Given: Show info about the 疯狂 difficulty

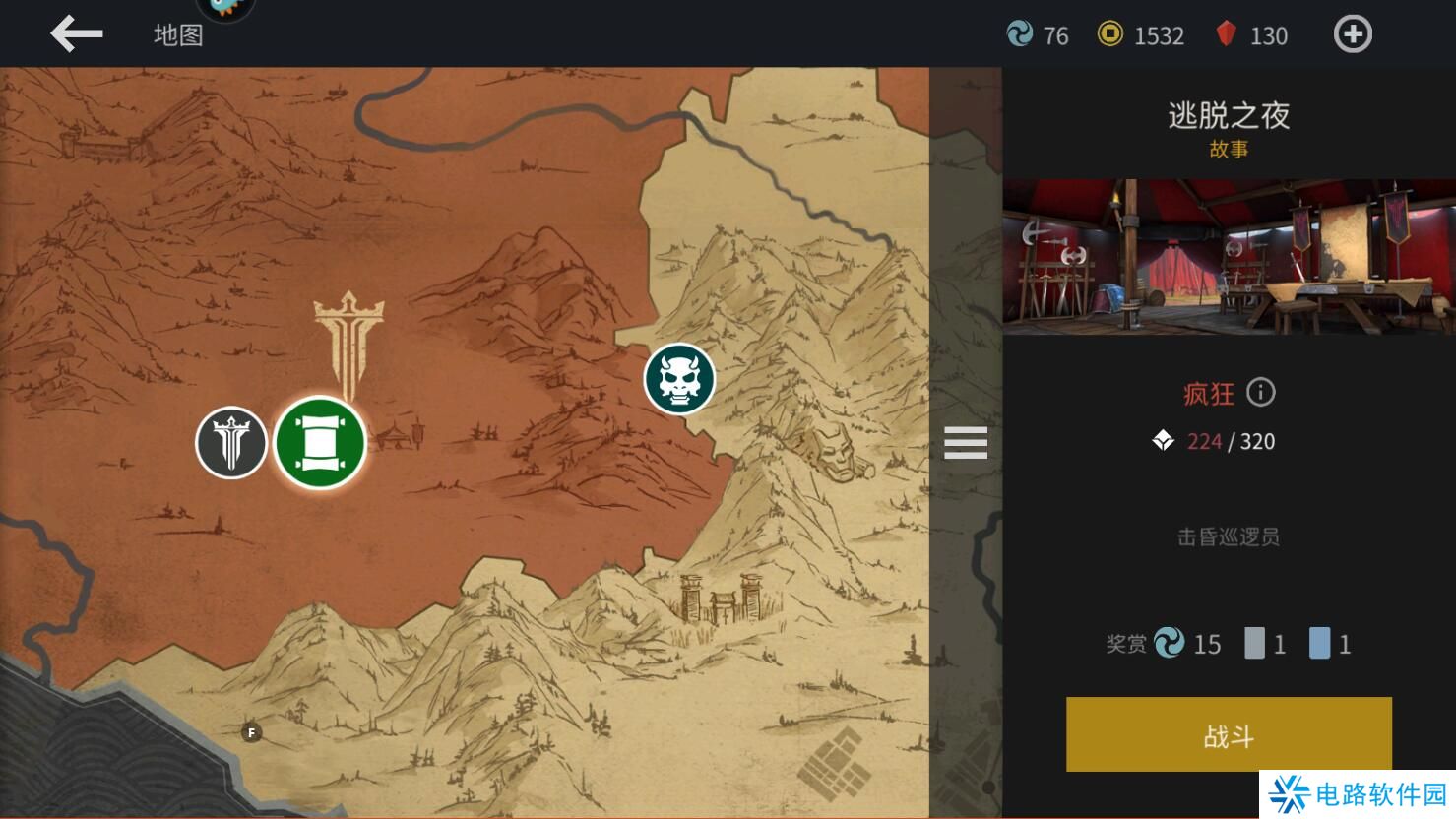Looking at the screenshot, I should point(1261,393).
